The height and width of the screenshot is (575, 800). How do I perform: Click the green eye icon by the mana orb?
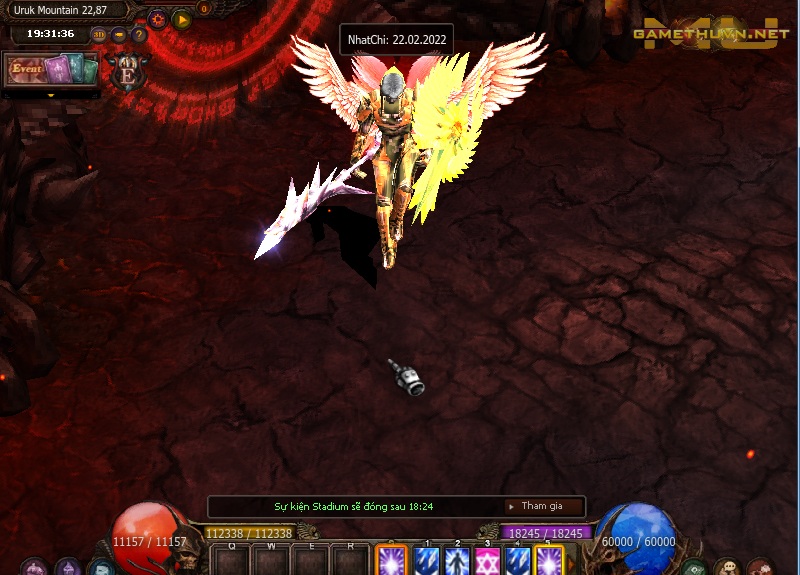pyautogui.click(x=694, y=568)
